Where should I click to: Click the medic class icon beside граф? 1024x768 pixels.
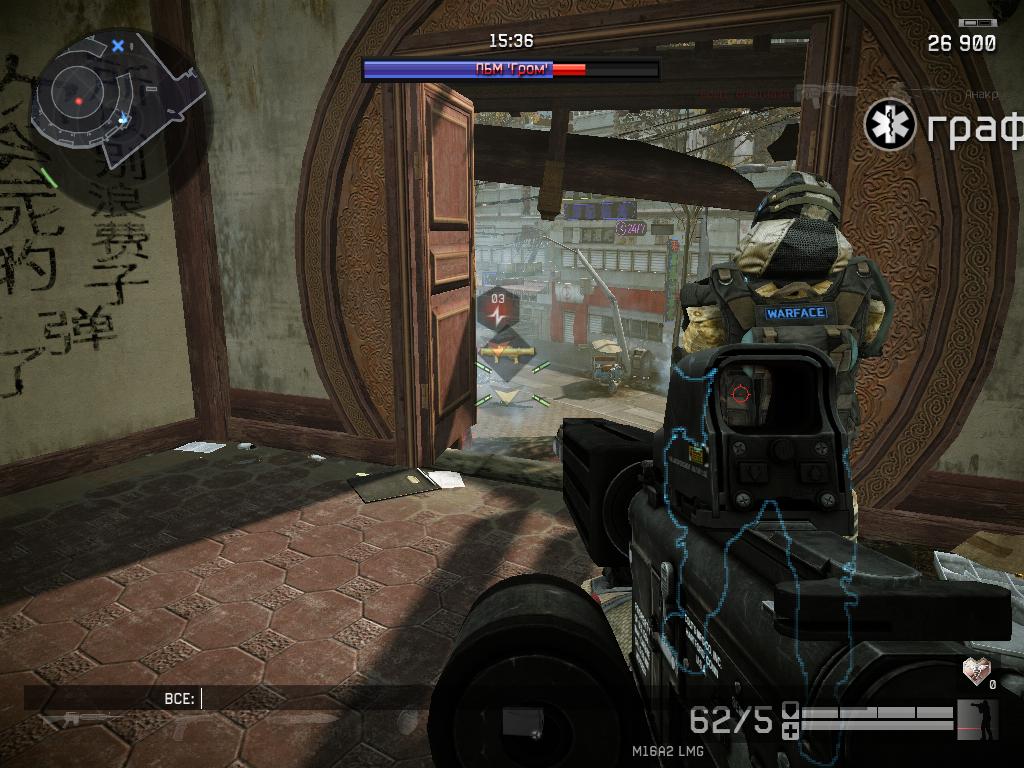pyautogui.click(x=890, y=125)
